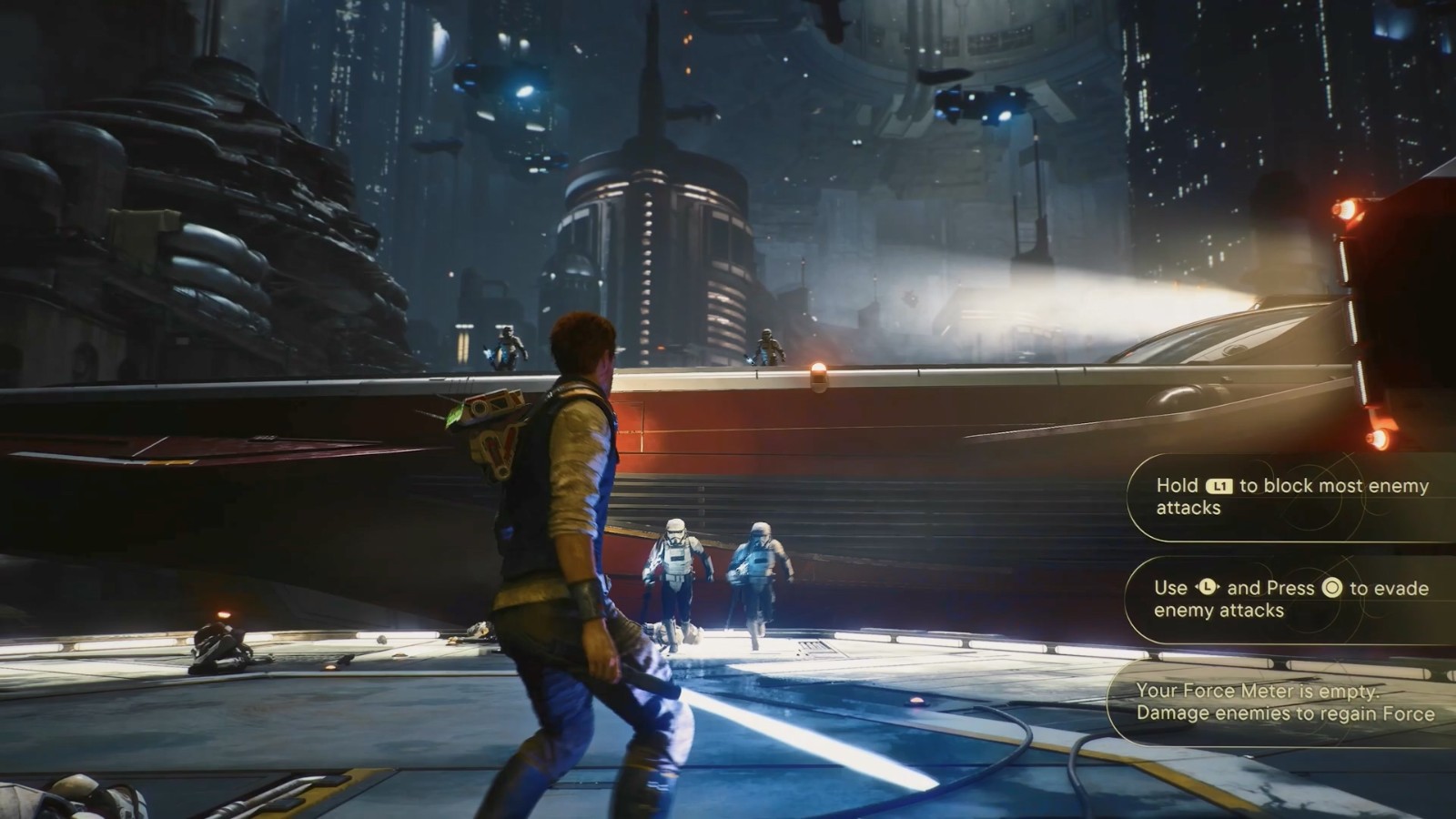The image size is (1456, 819).
Task: Select the block enemy attacks tutorial tip
Action: tap(1290, 497)
